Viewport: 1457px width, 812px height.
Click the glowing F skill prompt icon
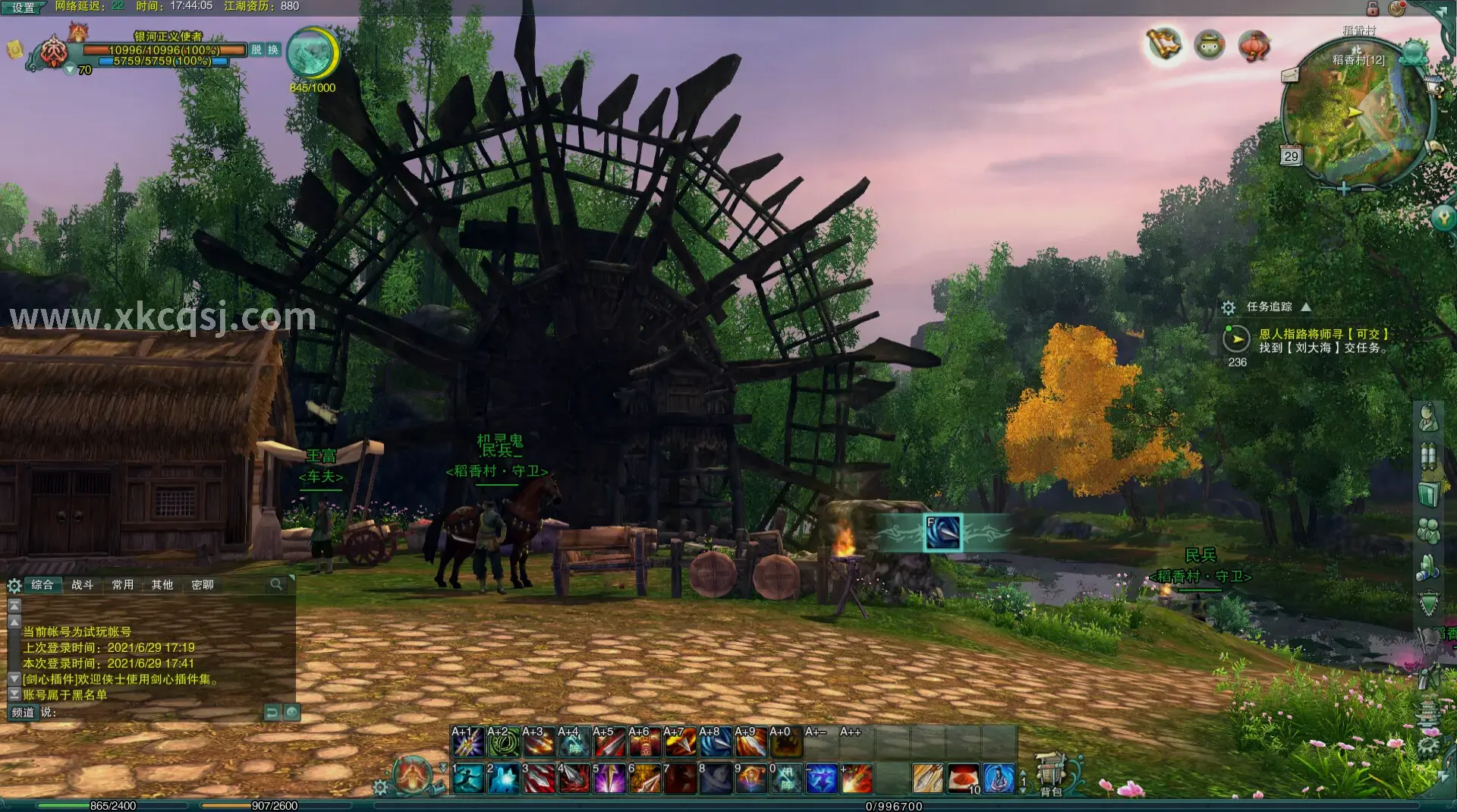(x=942, y=533)
